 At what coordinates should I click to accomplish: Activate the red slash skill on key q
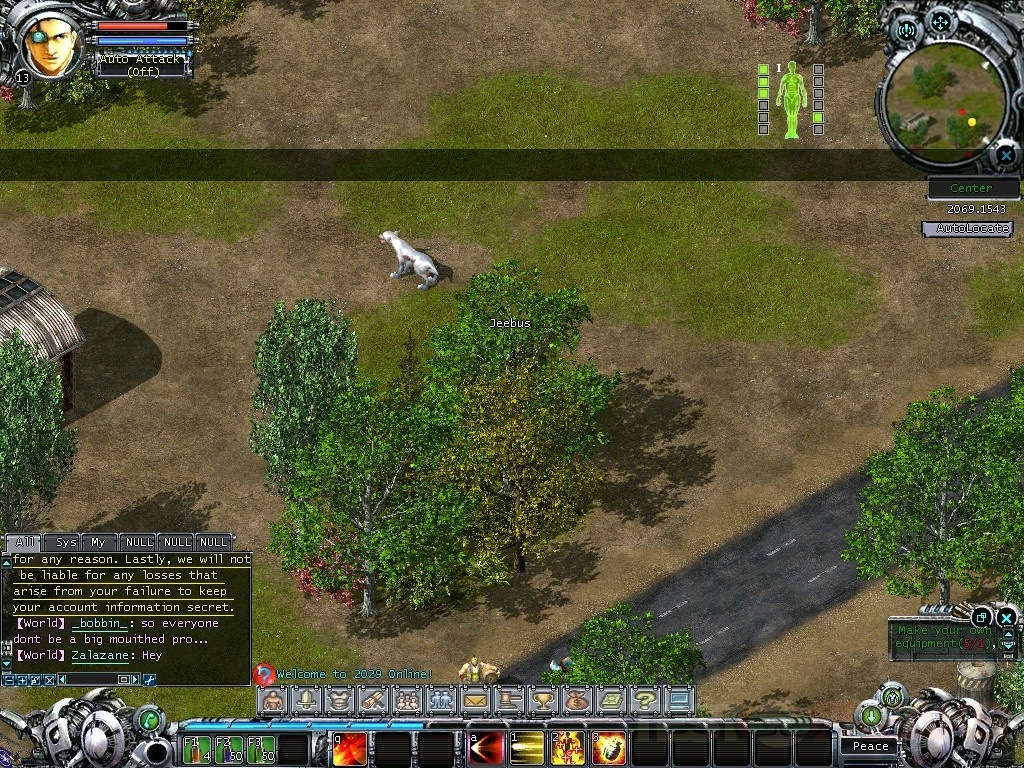pyautogui.click(x=349, y=748)
